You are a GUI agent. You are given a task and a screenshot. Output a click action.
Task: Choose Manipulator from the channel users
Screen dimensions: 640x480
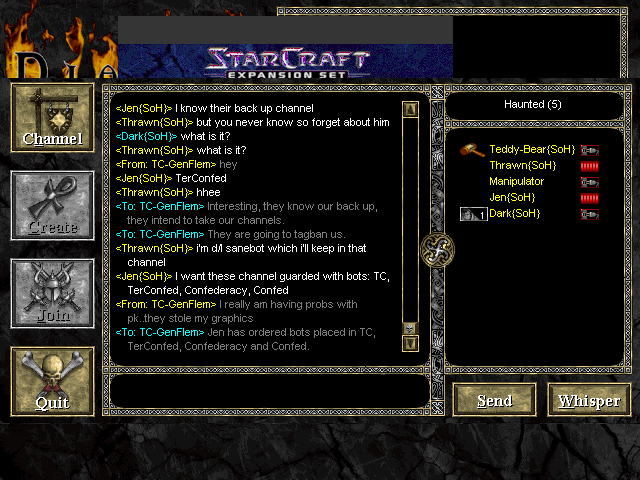point(516,181)
